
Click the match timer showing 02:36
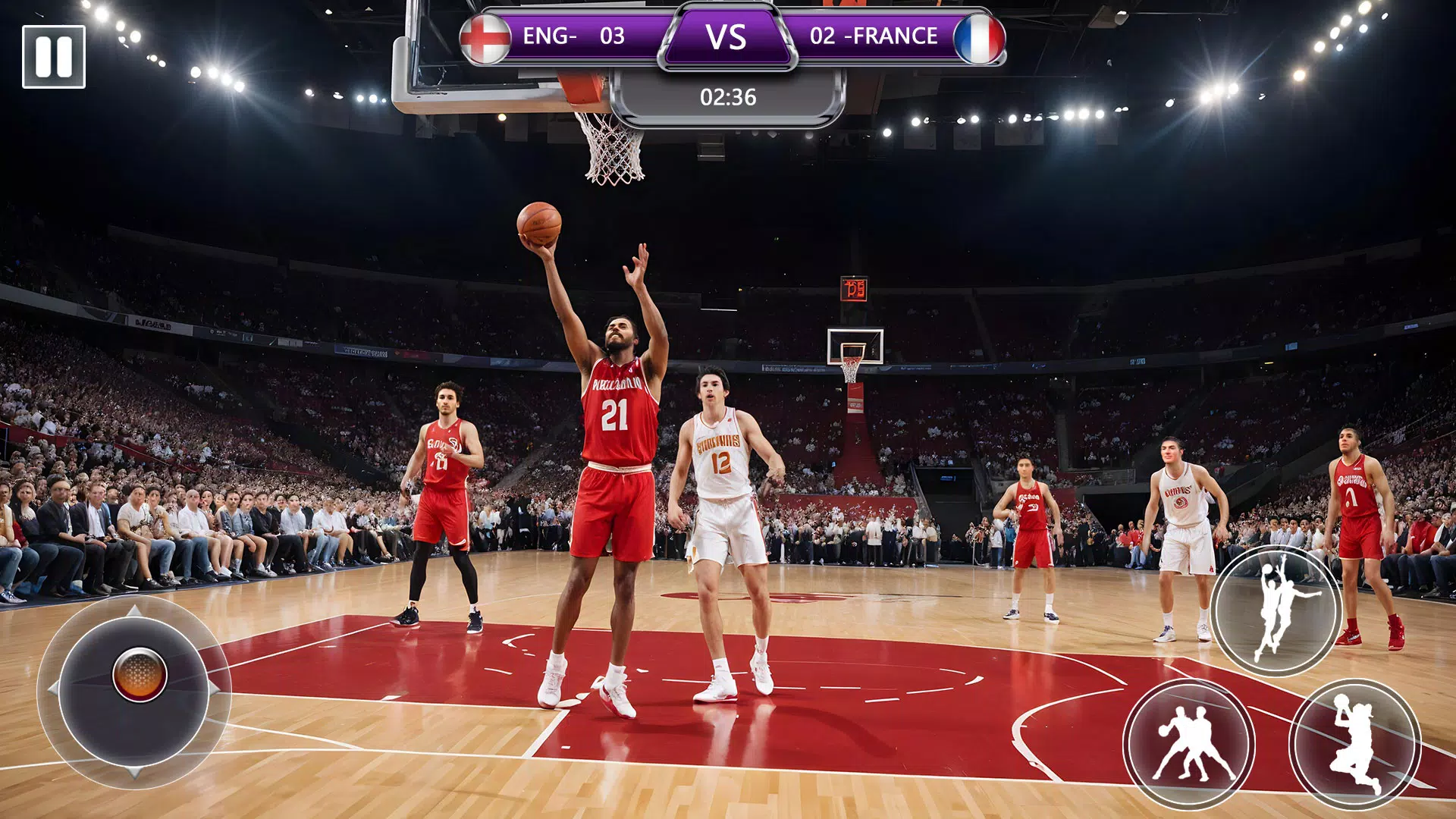tap(726, 96)
